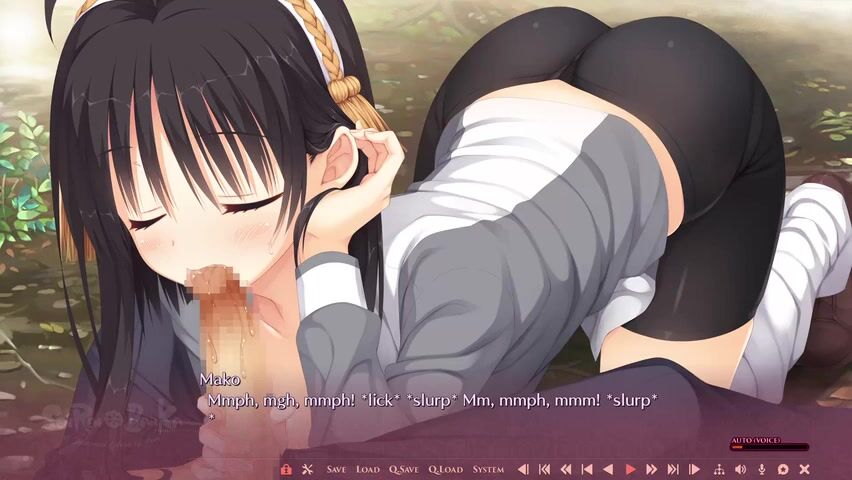852x480 pixels.
Task: Toggle auto mode with the red play arrow
Action: point(630,469)
